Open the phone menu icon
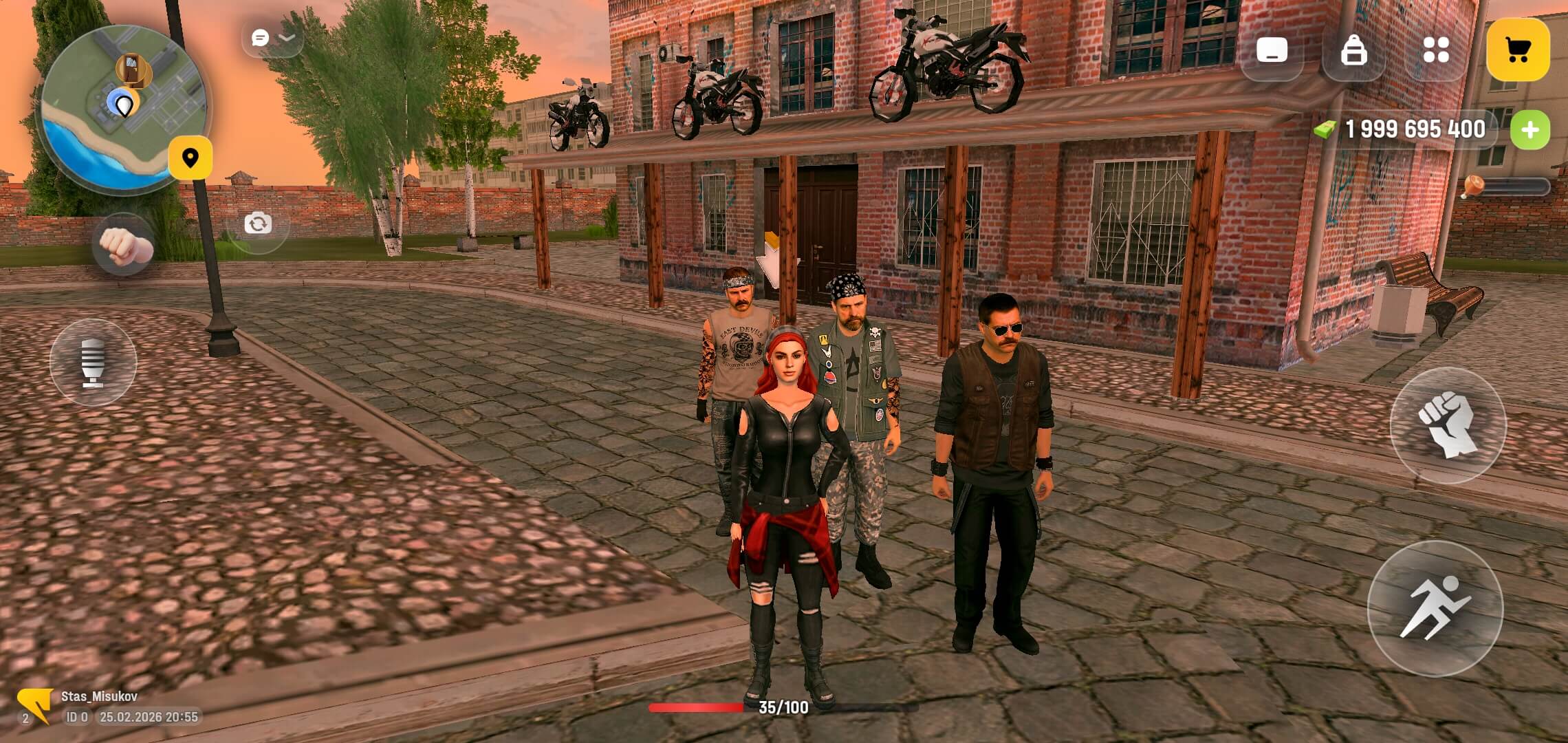 (x=1272, y=51)
